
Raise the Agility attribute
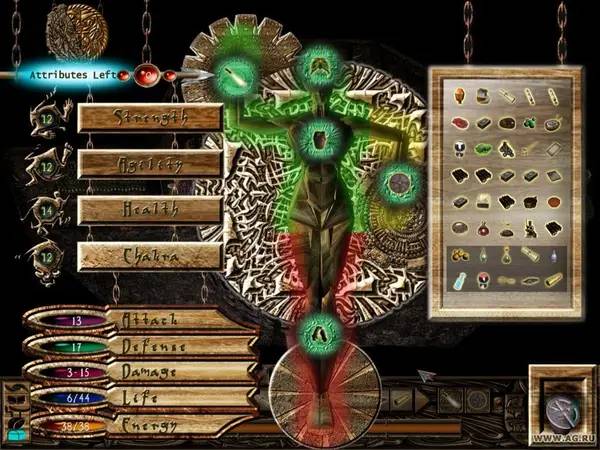[150, 163]
